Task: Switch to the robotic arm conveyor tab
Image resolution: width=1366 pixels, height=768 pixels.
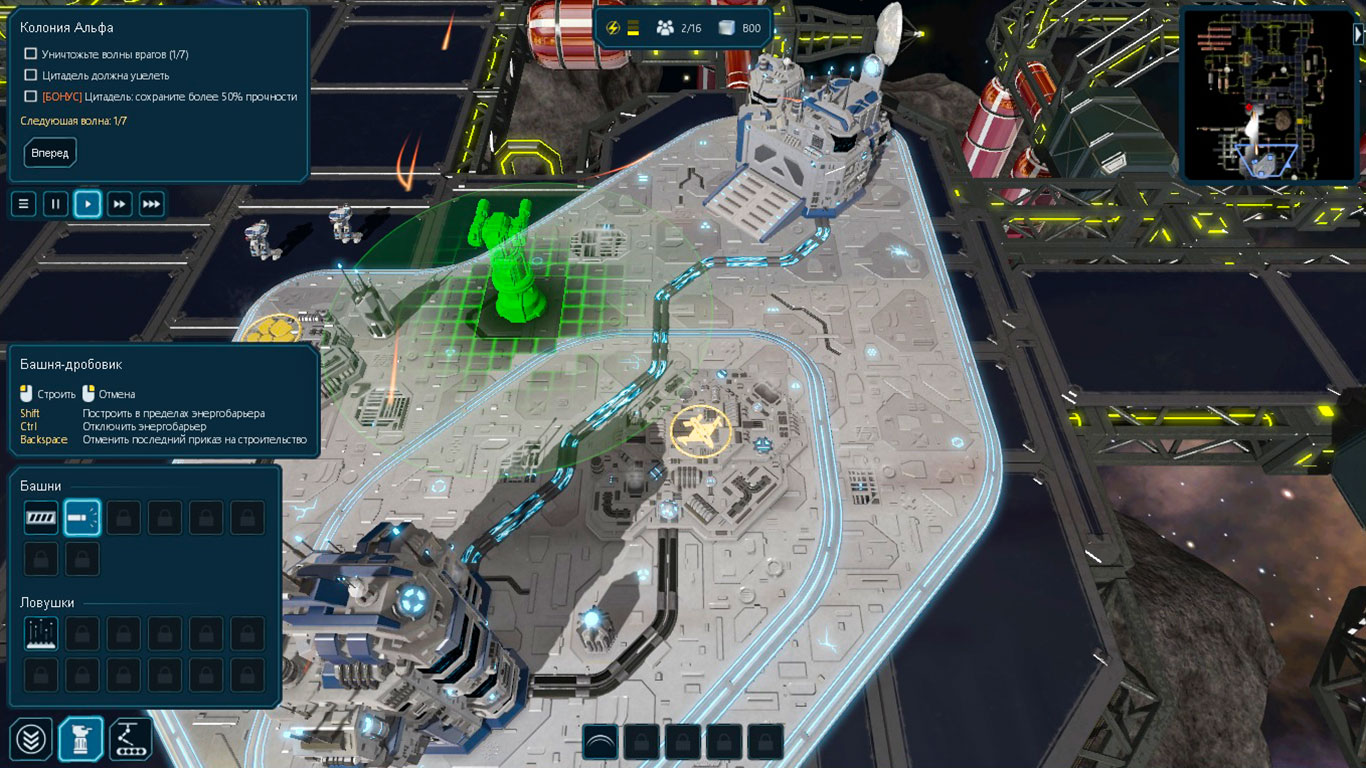Action: [x=130, y=739]
